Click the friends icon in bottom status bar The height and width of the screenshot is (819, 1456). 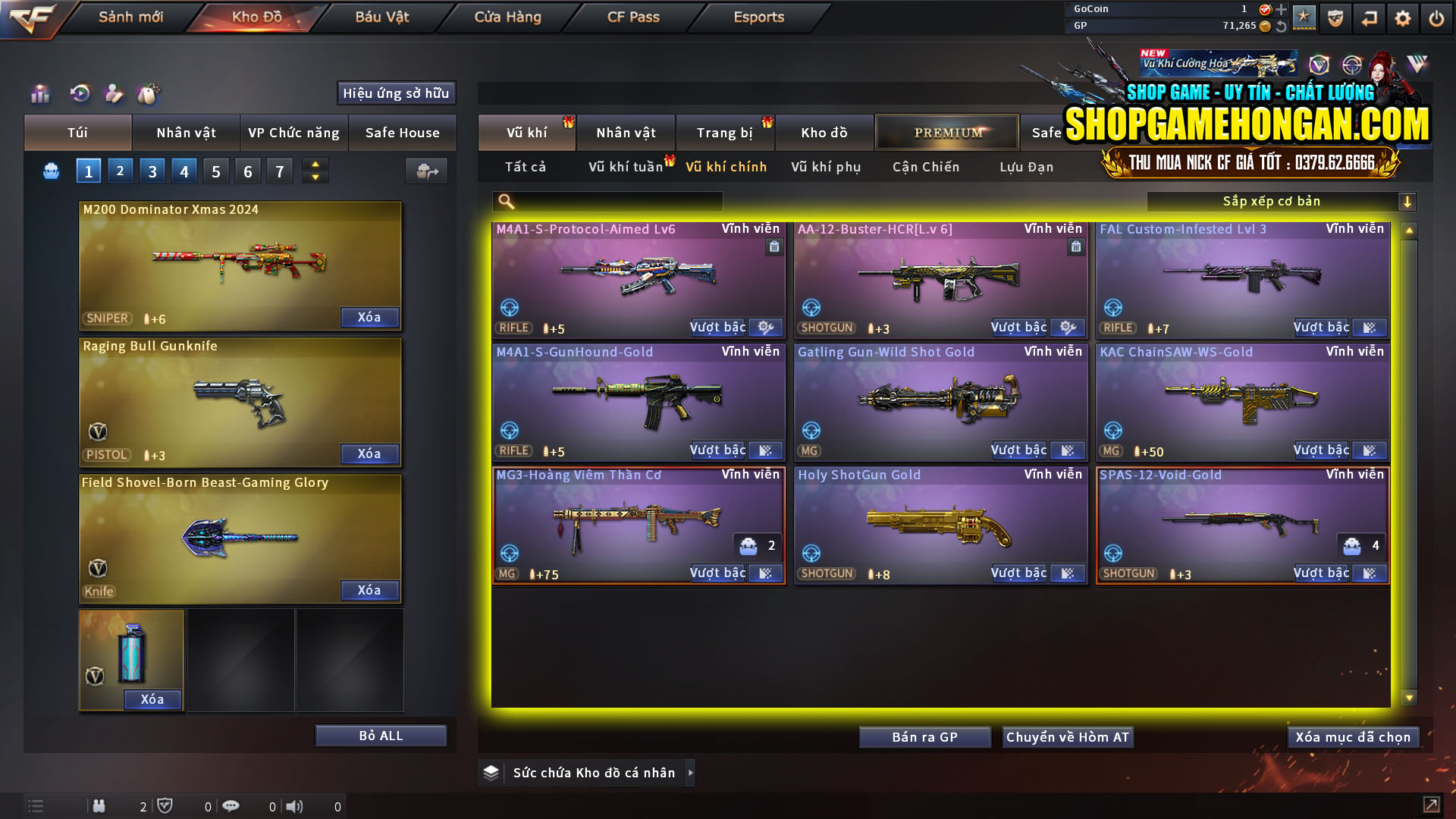[x=99, y=806]
